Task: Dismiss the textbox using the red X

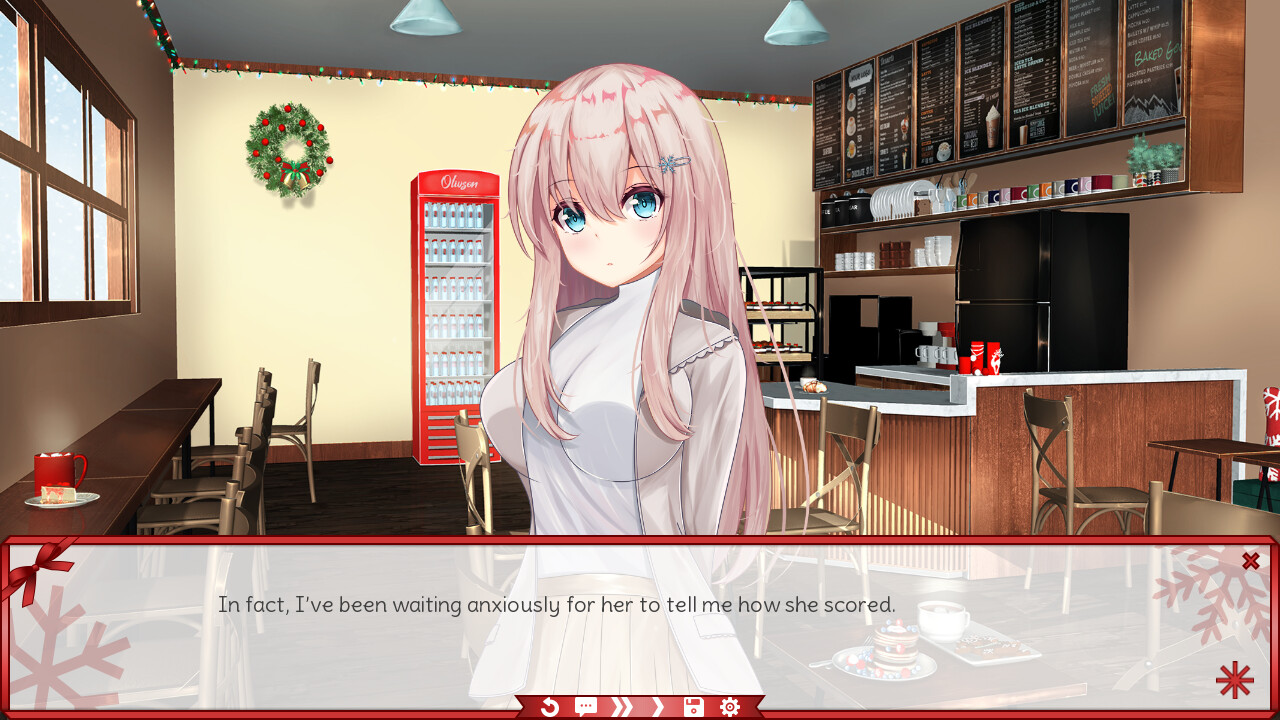Action: click(1250, 561)
